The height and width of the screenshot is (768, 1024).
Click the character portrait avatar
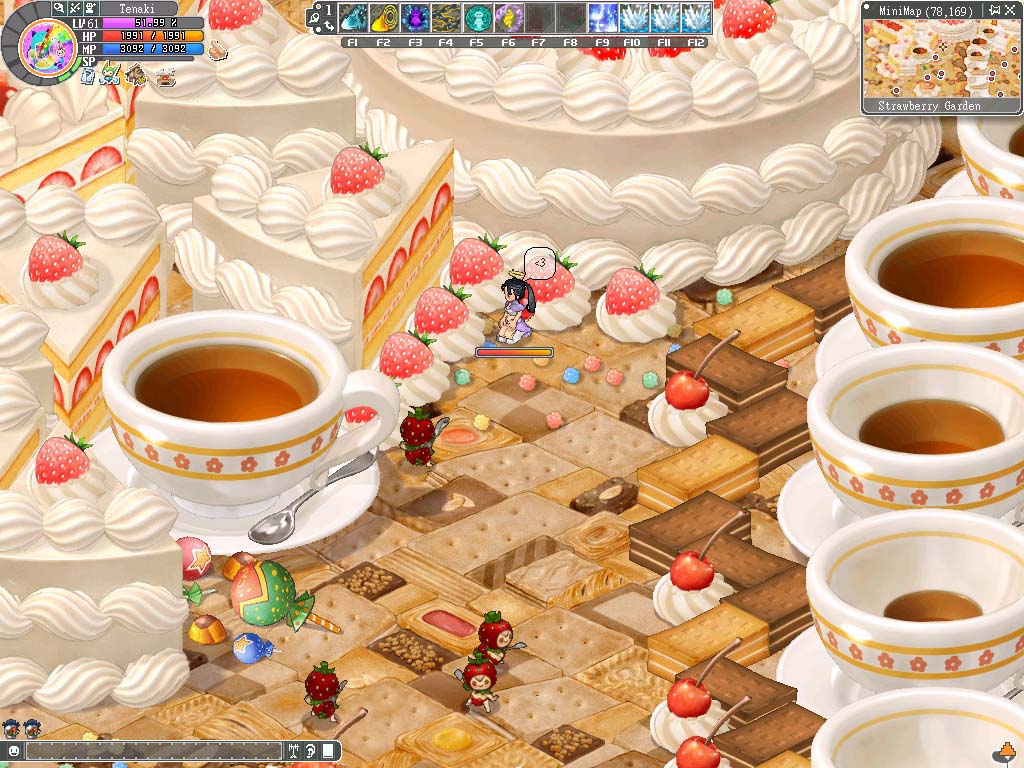click(x=43, y=49)
